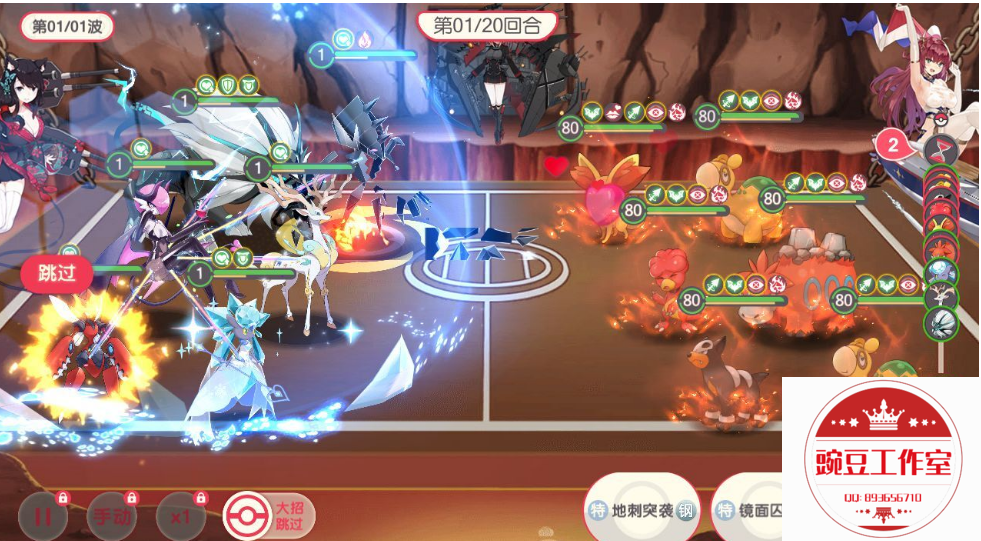Select the 镜面 skill button
This screenshot has width=981, height=541.
(x=748, y=511)
